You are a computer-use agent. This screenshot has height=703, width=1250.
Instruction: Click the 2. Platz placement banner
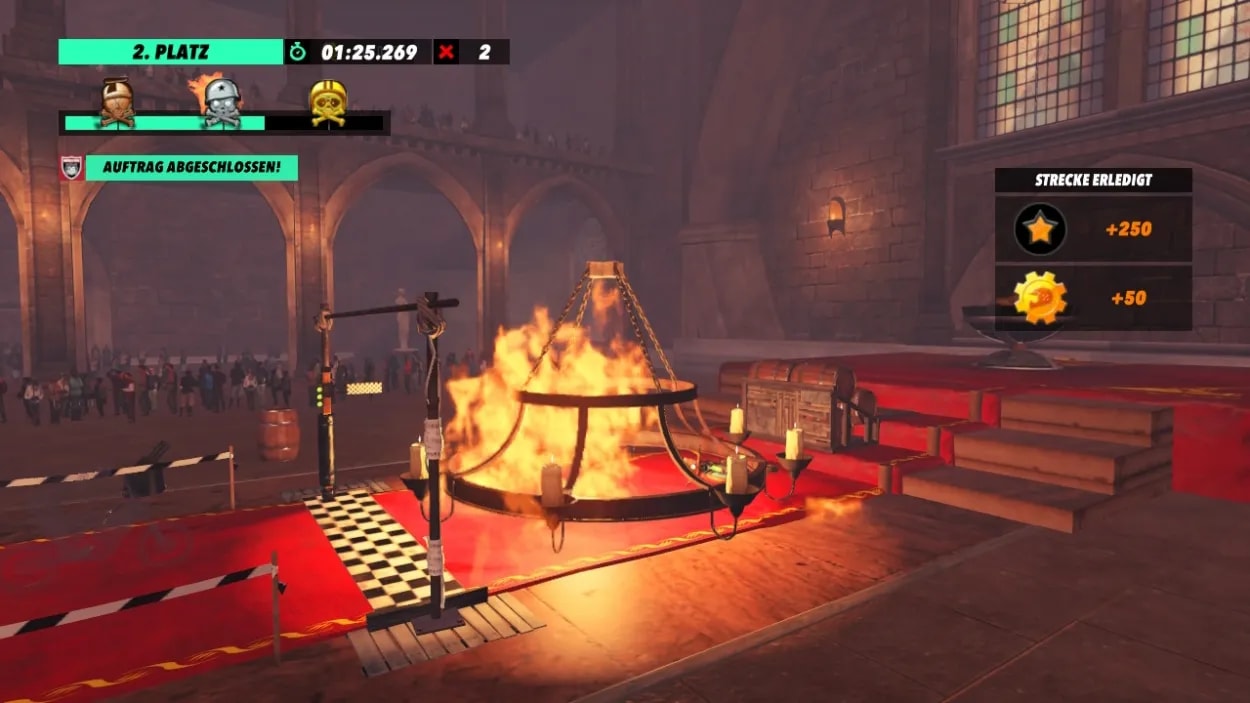pyautogui.click(x=170, y=52)
